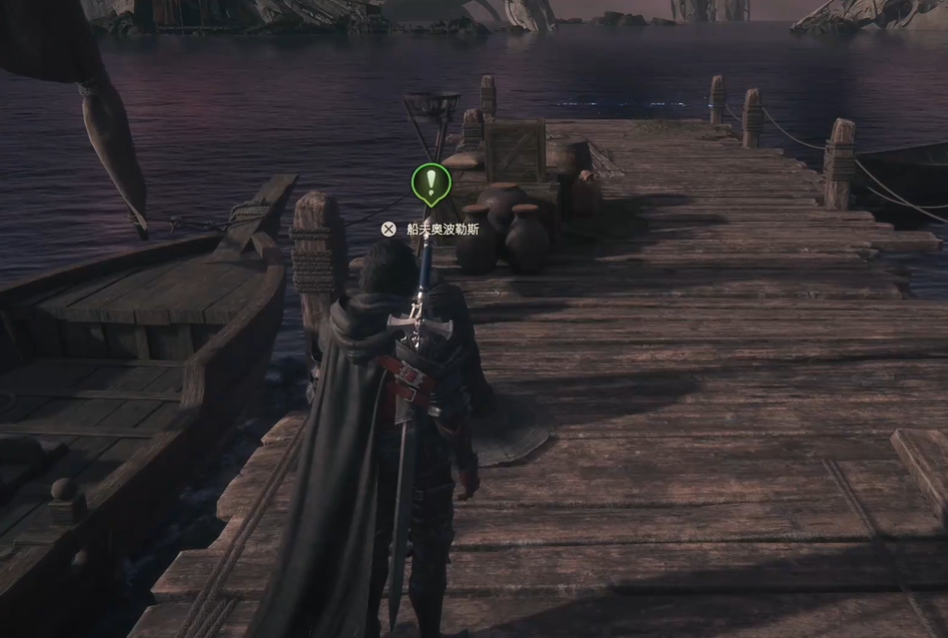Click the green exclamation quest marker
948x638 pixels.
[x=431, y=182]
